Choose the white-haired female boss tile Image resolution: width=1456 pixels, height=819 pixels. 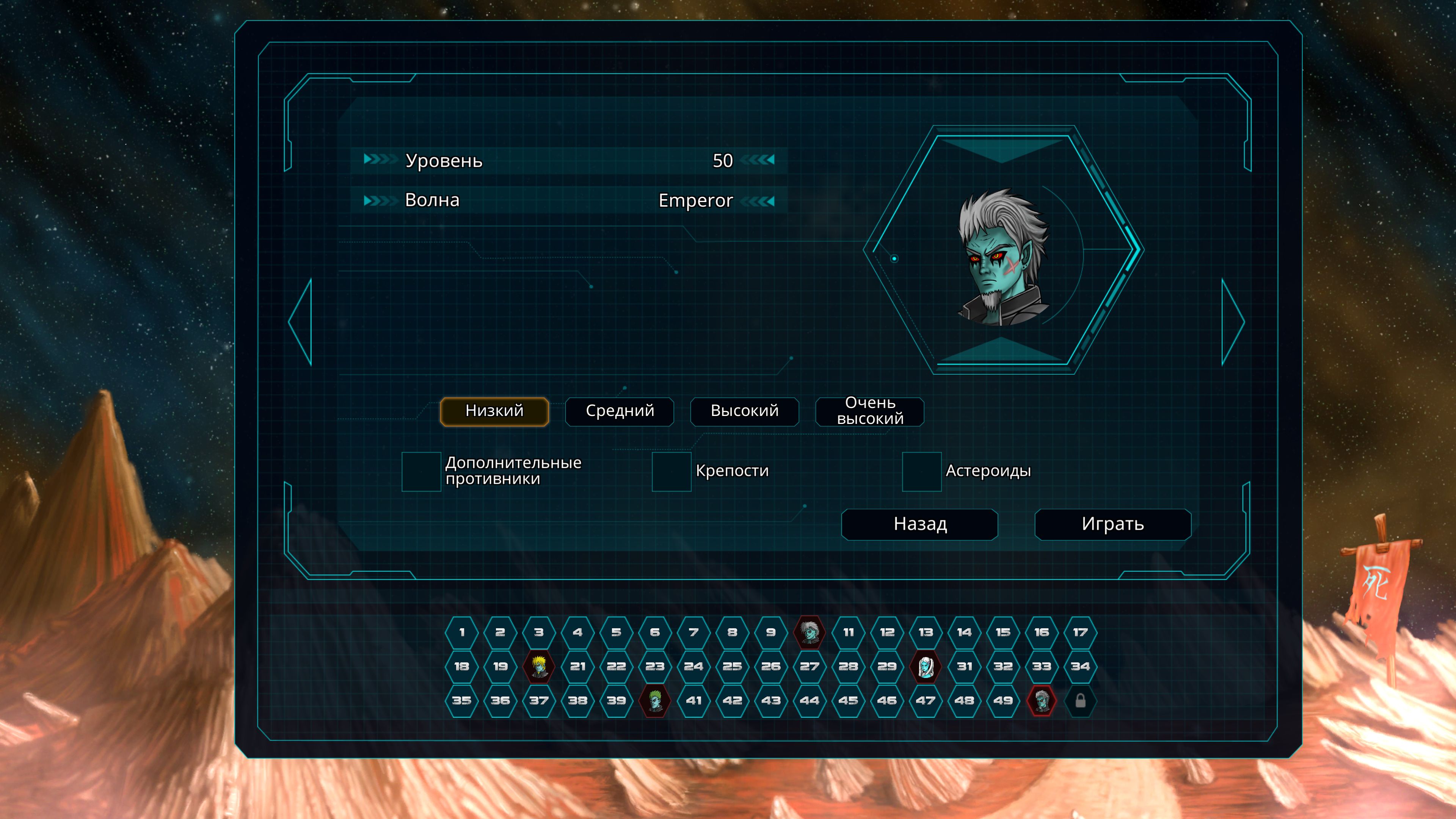(x=925, y=667)
